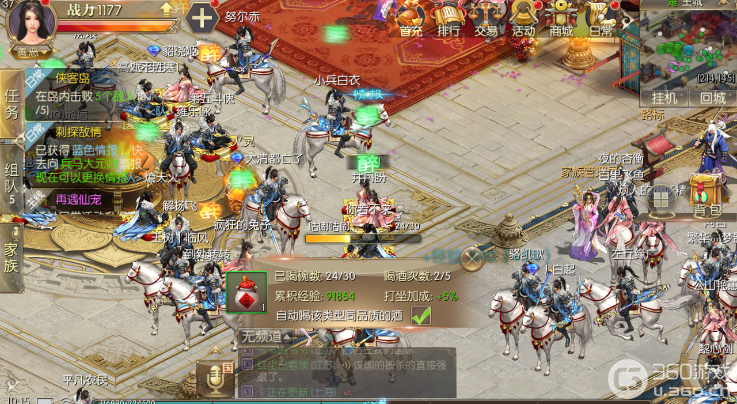Toggle the auto-drink same quality wine checkbox
The width and height of the screenshot is (737, 404).
click(x=421, y=315)
